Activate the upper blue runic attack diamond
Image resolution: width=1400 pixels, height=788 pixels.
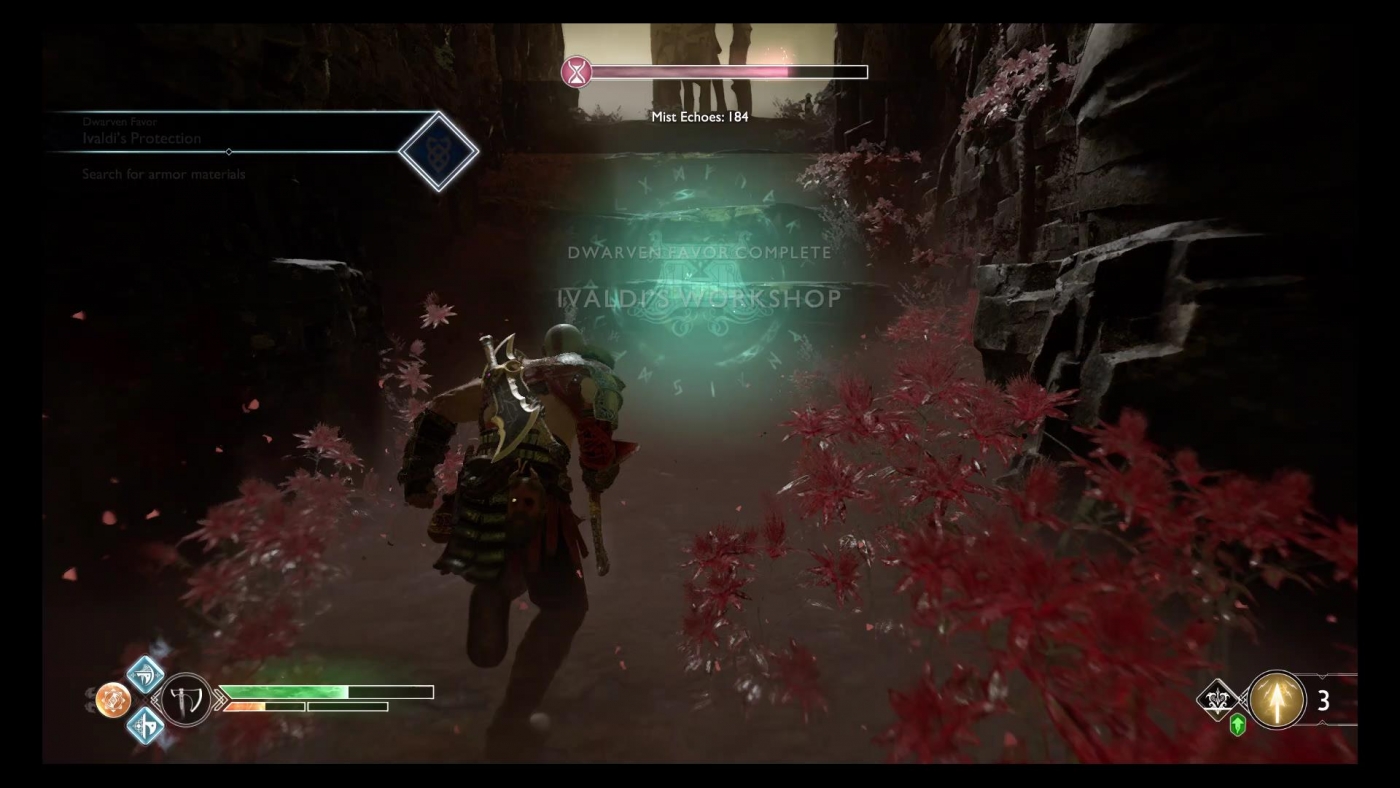146,675
